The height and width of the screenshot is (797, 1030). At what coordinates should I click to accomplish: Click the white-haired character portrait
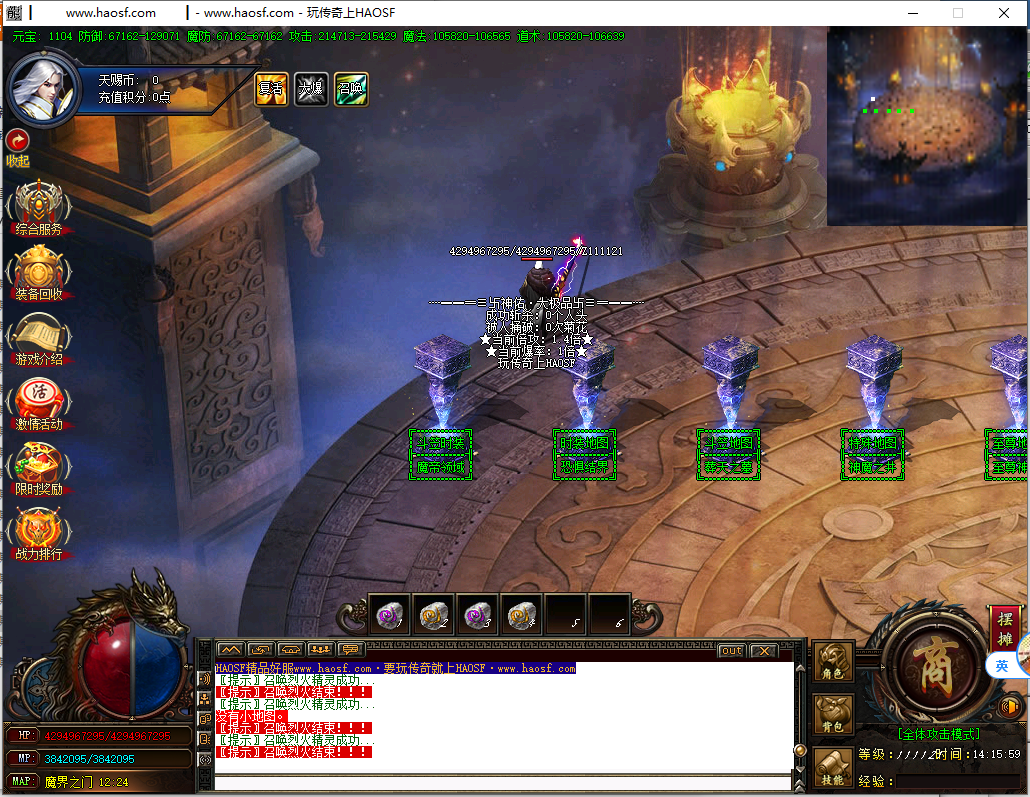coord(43,90)
